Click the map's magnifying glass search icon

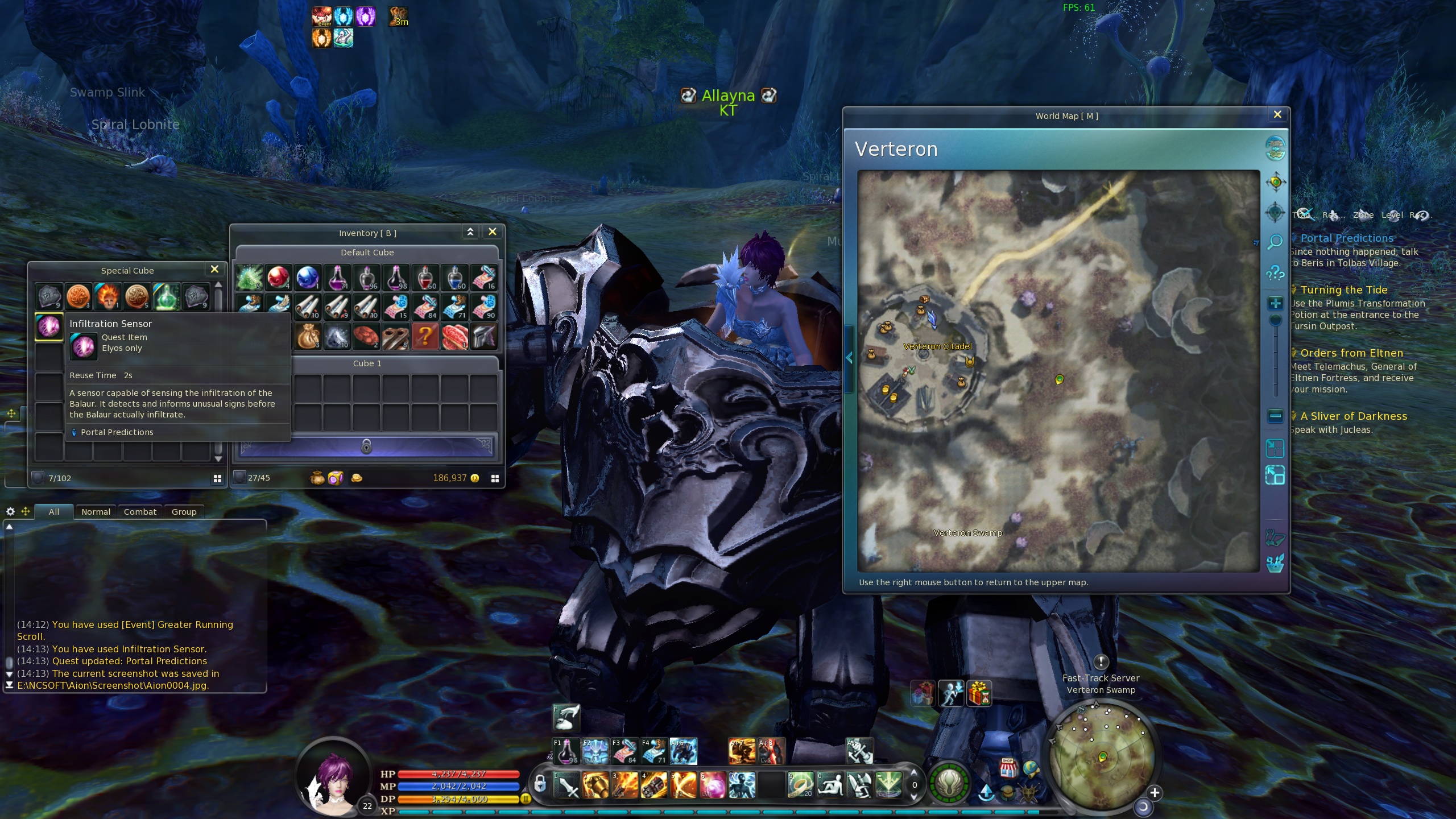pos(1275,242)
